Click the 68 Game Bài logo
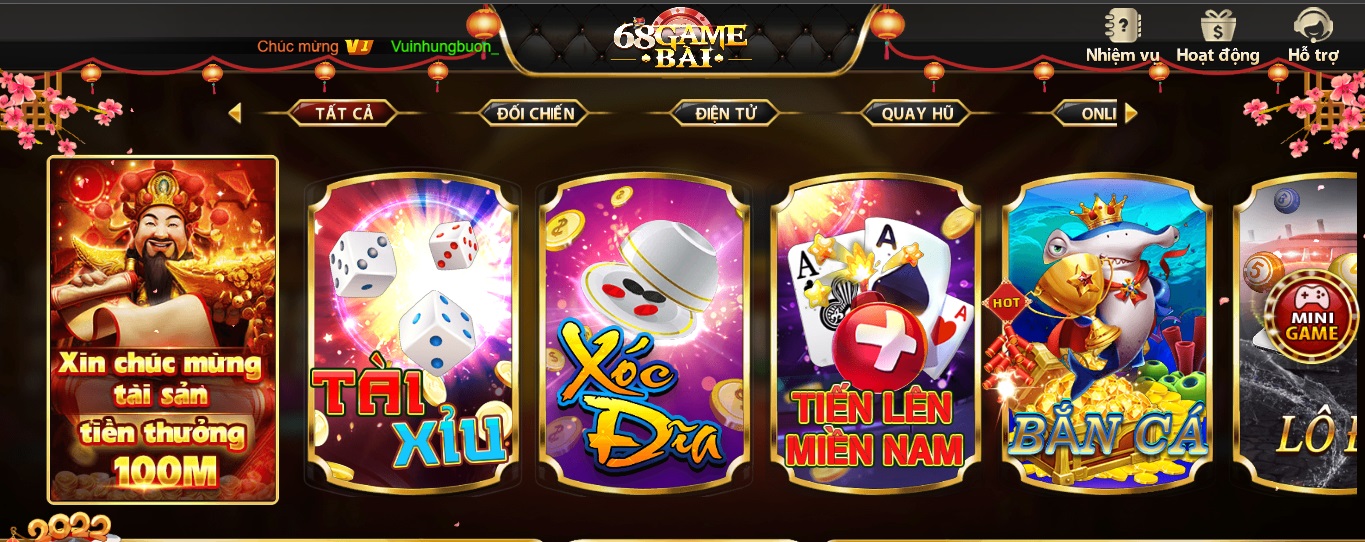 (680, 42)
